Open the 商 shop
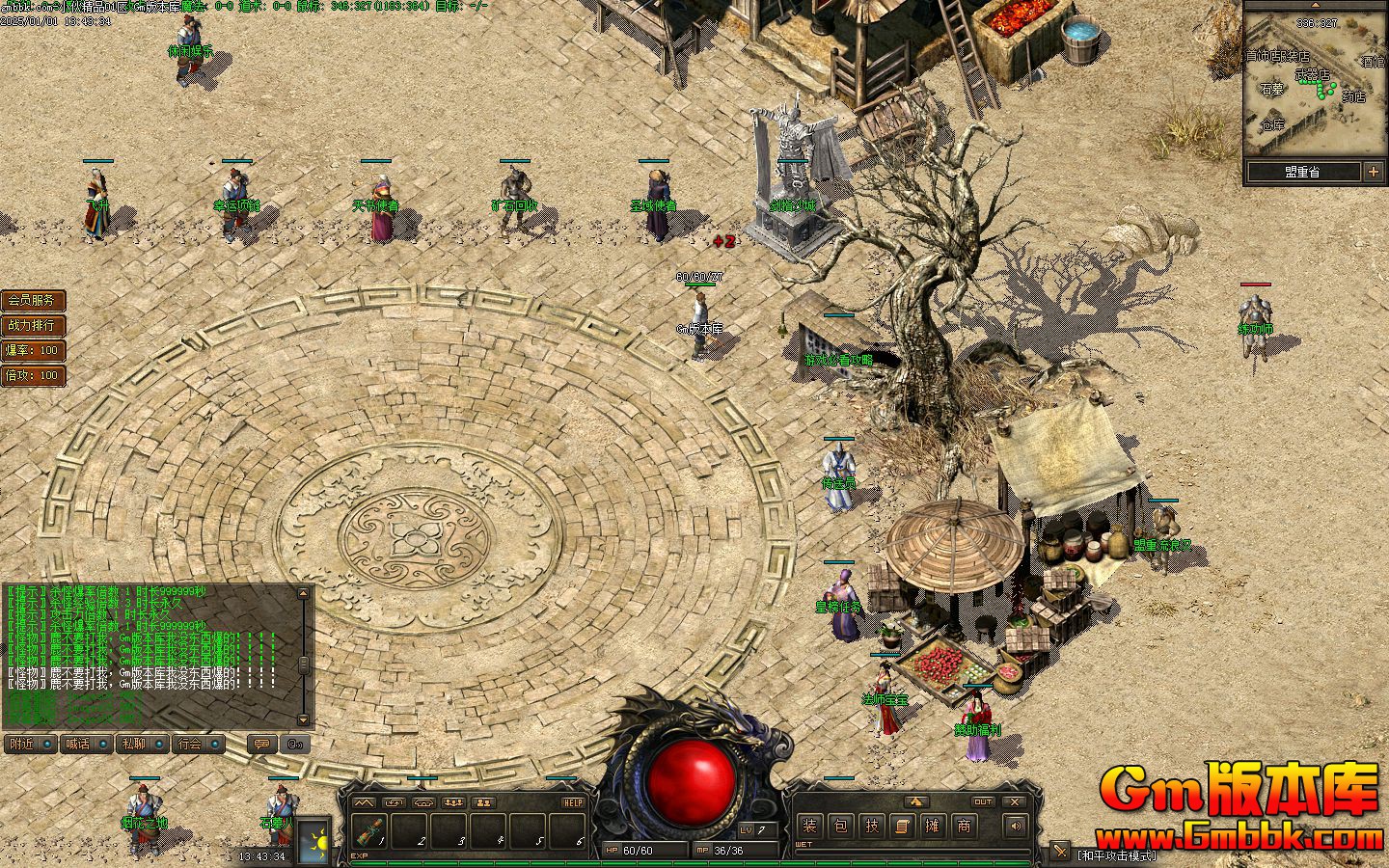Screen dimensions: 1389x868 964,826
